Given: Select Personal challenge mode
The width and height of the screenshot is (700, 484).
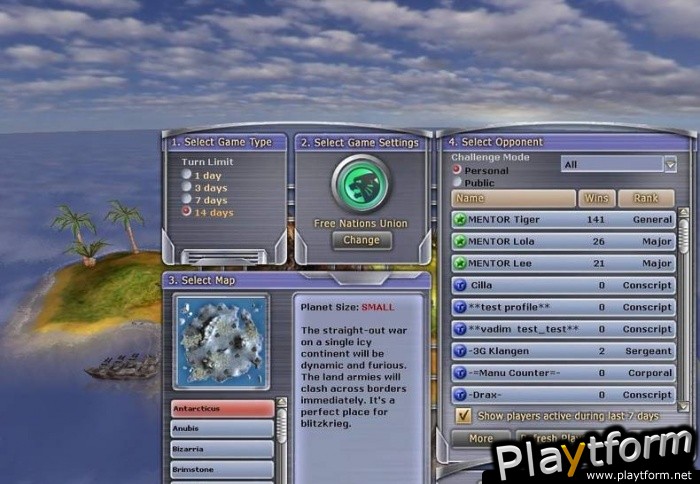Looking at the screenshot, I should pyautogui.click(x=457, y=171).
